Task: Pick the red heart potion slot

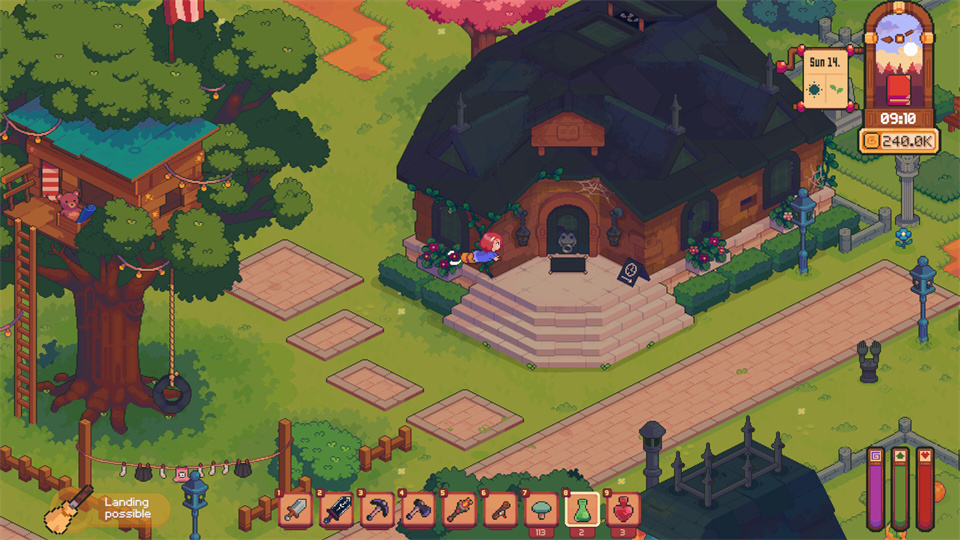Action: coord(623,510)
